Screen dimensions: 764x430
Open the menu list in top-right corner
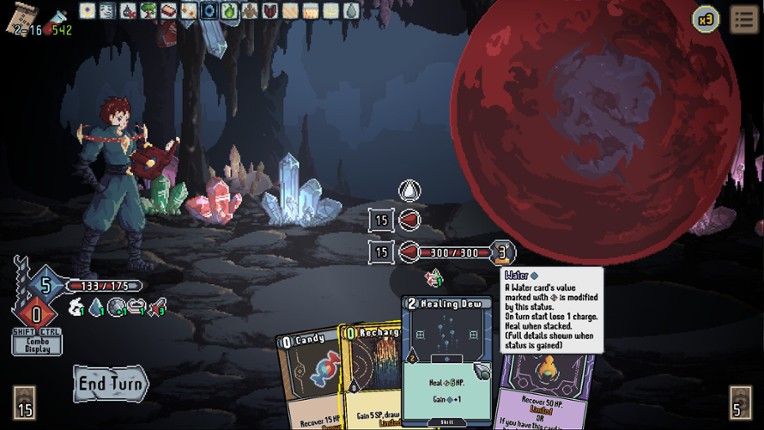pos(743,19)
